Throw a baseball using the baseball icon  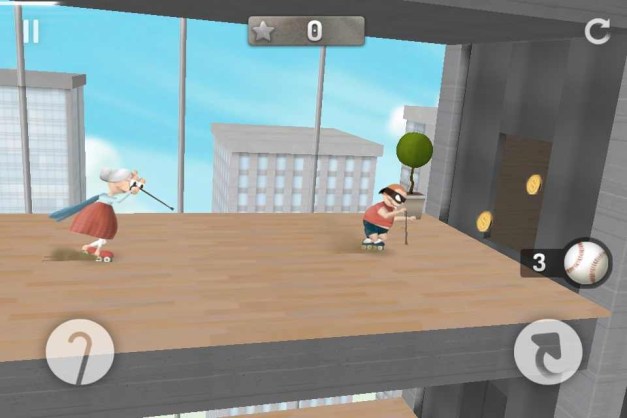click(x=585, y=263)
